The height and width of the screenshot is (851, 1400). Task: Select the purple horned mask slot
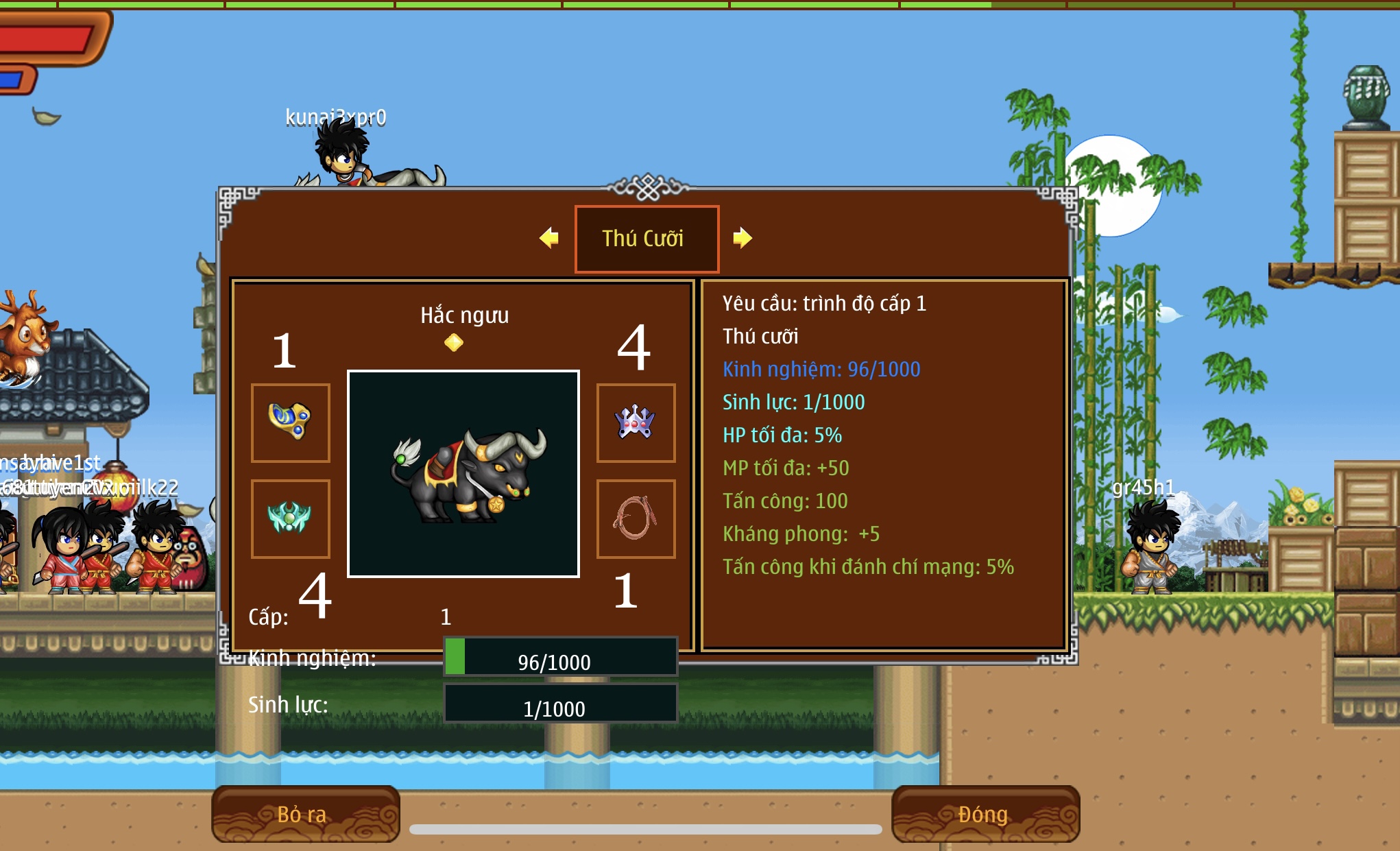pos(636,422)
